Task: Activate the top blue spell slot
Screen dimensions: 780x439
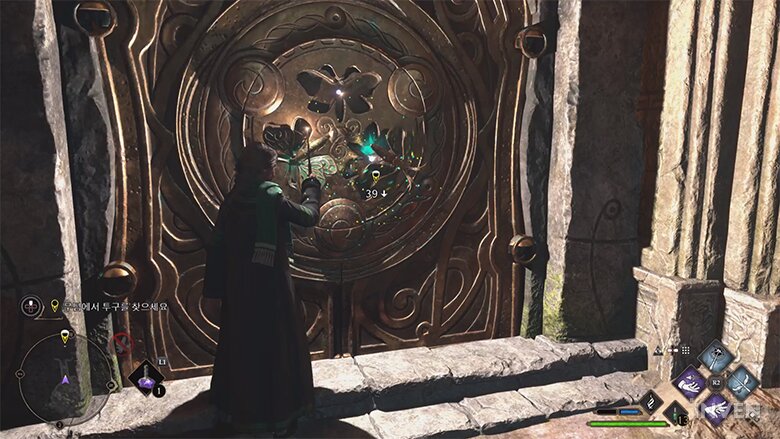Action: (715, 357)
